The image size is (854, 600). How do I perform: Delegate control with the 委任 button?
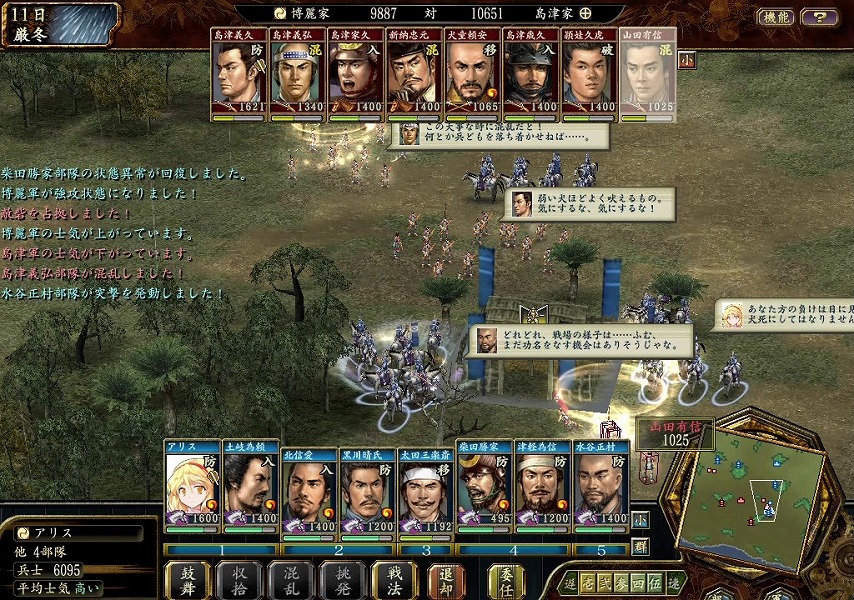[505, 580]
